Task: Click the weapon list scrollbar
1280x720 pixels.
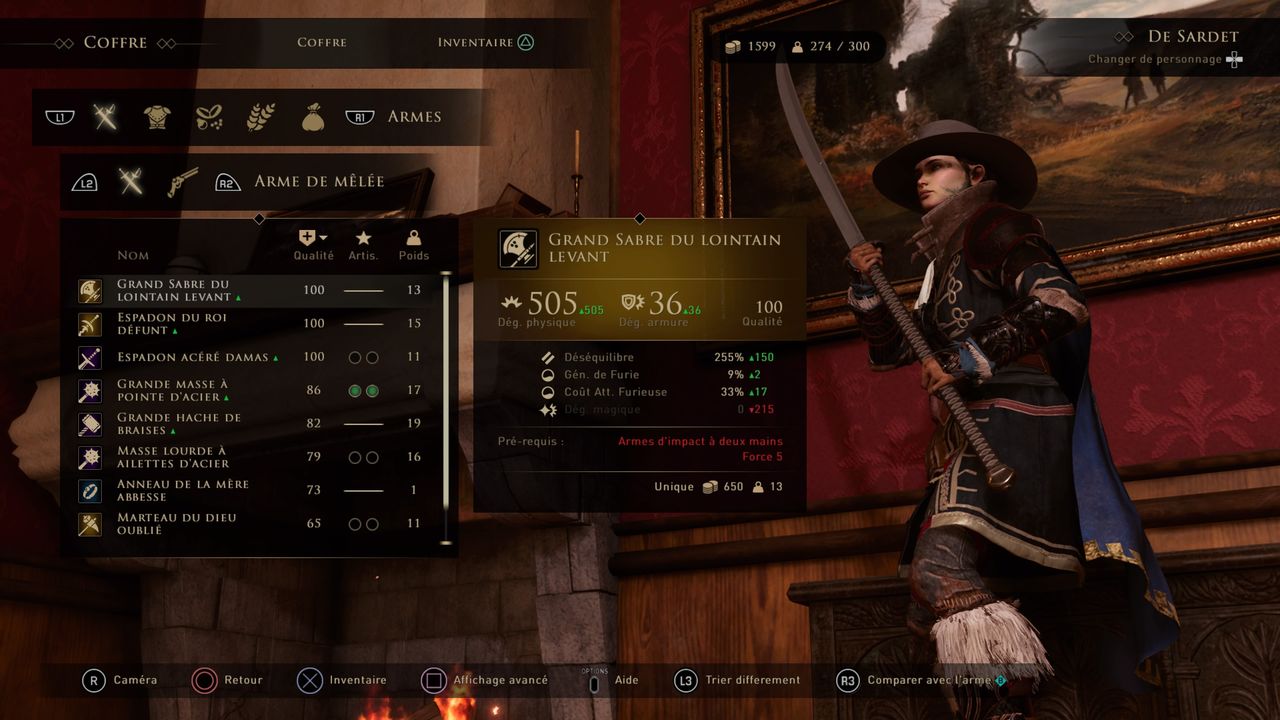Action: [x=446, y=400]
